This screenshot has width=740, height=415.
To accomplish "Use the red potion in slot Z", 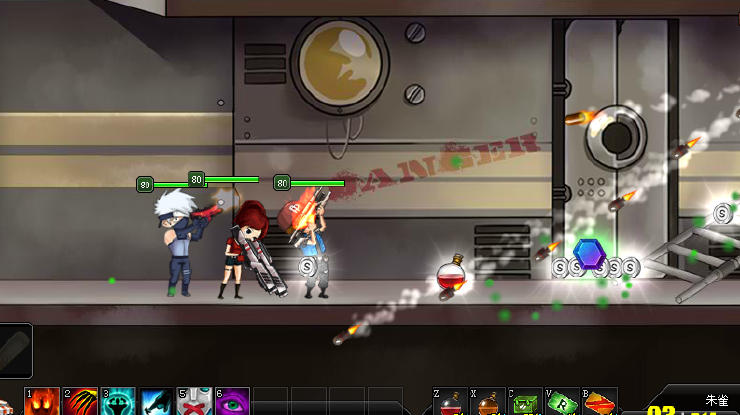I will [451, 404].
